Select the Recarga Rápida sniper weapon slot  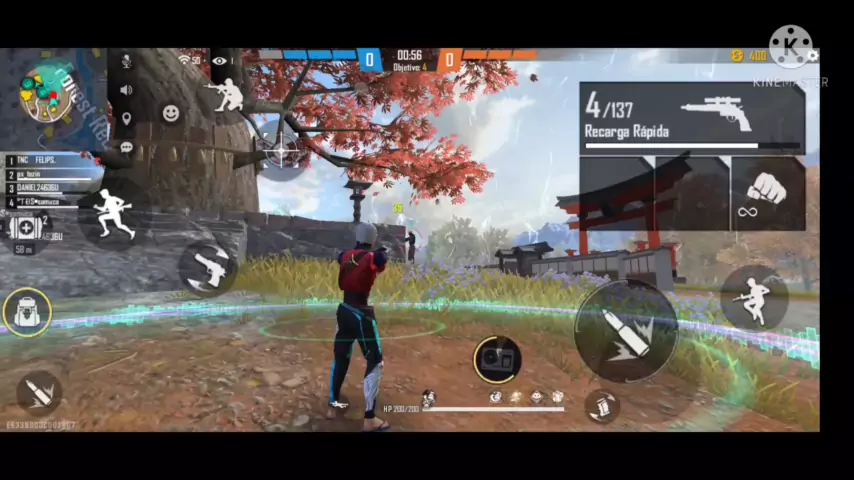(x=692, y=118)
